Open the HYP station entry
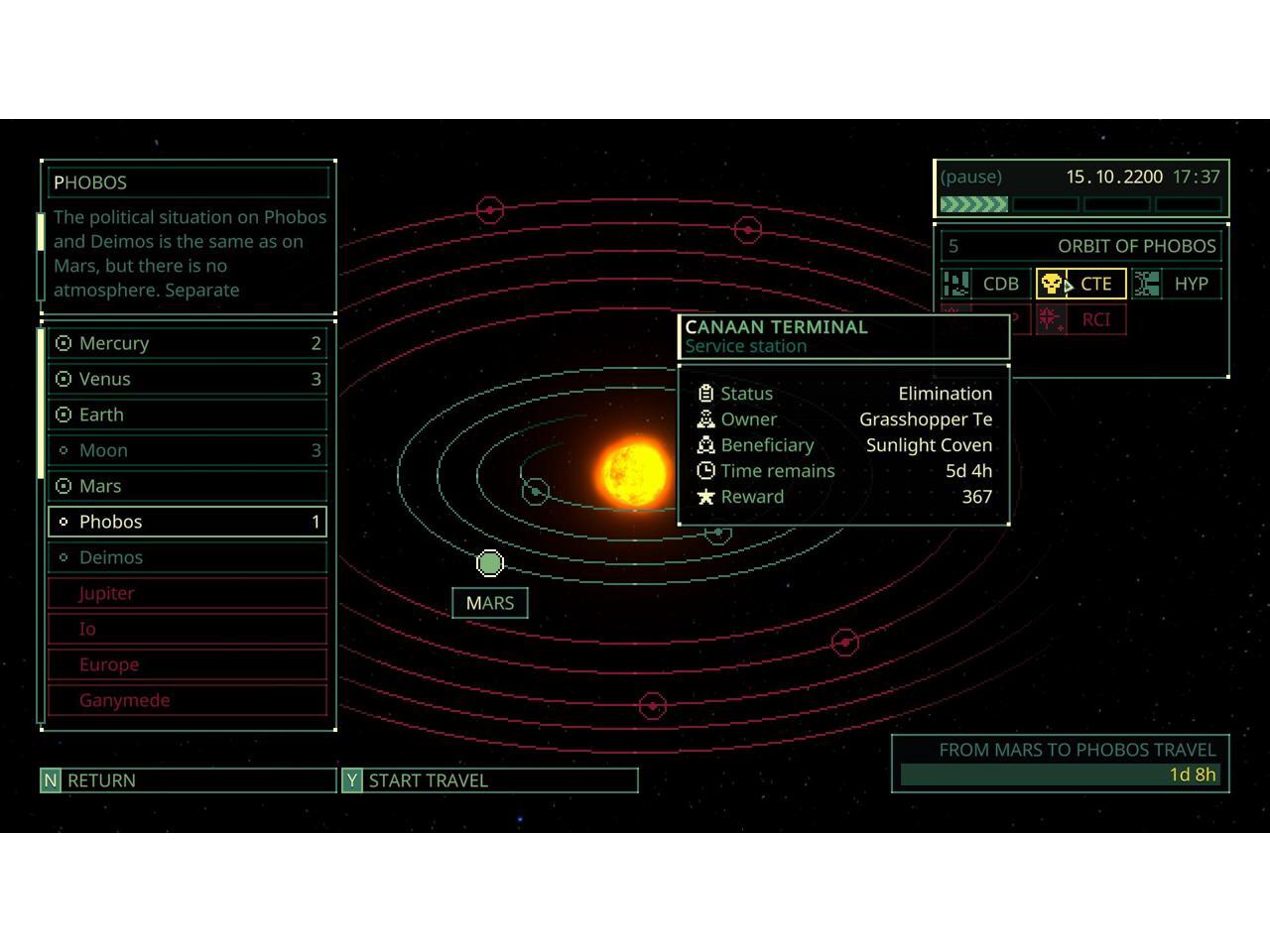The width and height of the screenshot is (1270, 952). 1179,284
